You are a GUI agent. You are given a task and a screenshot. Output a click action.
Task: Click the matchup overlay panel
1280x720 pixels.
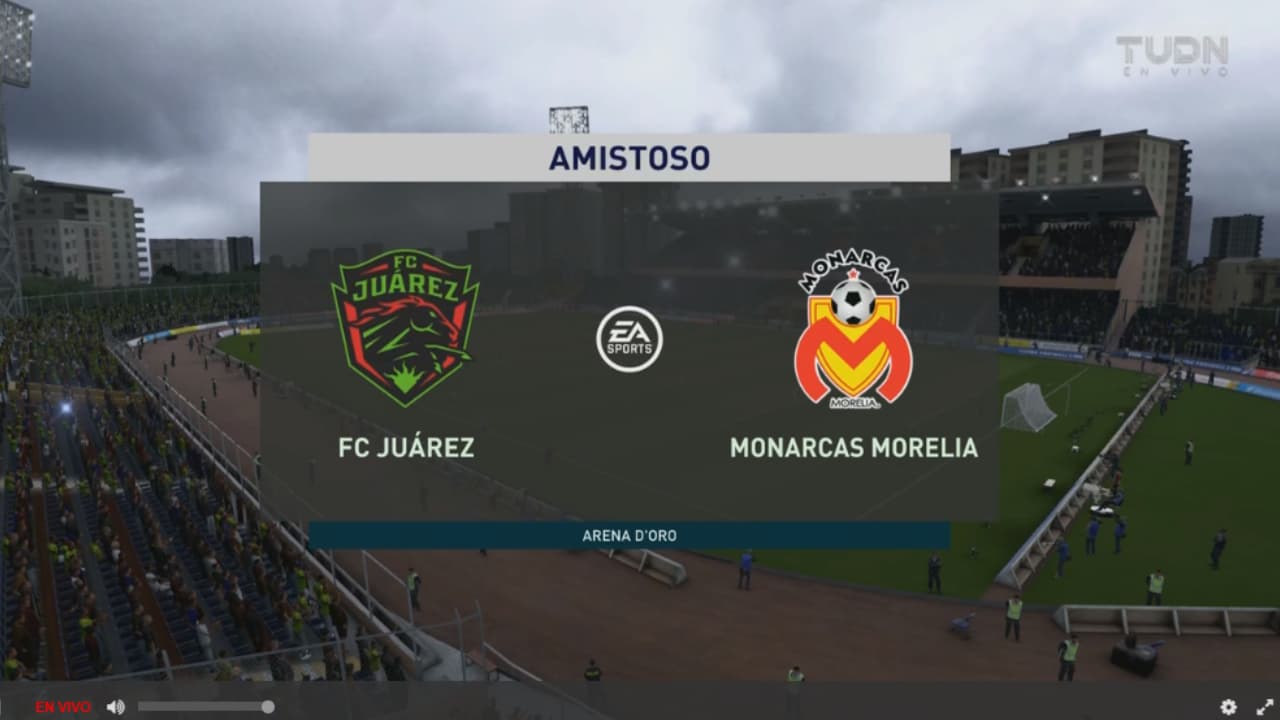tap(628, 350)
